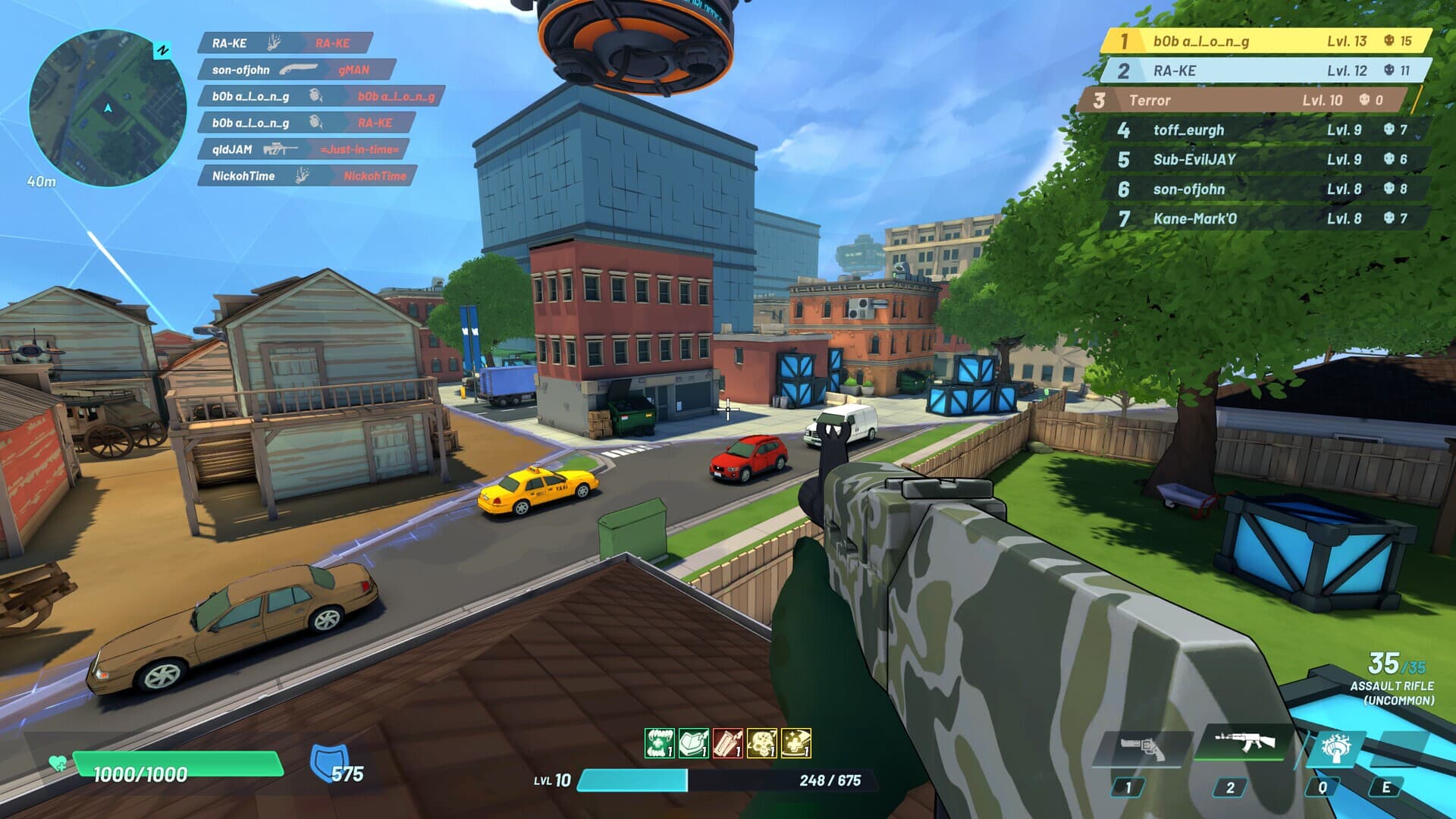Click the son-ofjohn and gMAN kill feed entry
Screen dimensions: 1456x819
[x=296, y=70]
